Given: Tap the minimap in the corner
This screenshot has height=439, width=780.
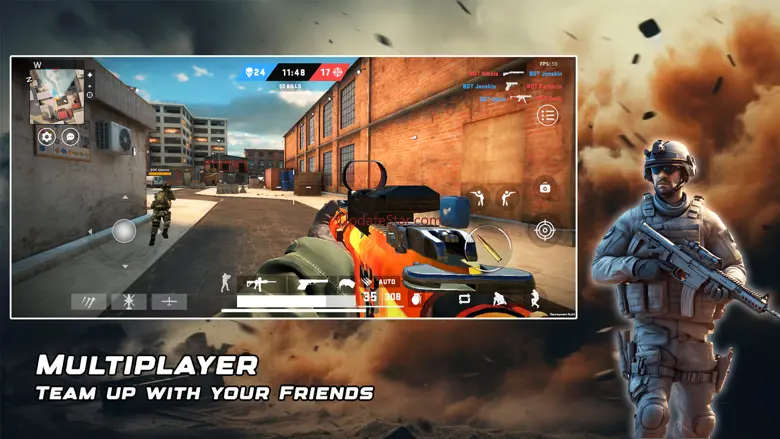Looking at the screenshot, I should pos(56,96).
